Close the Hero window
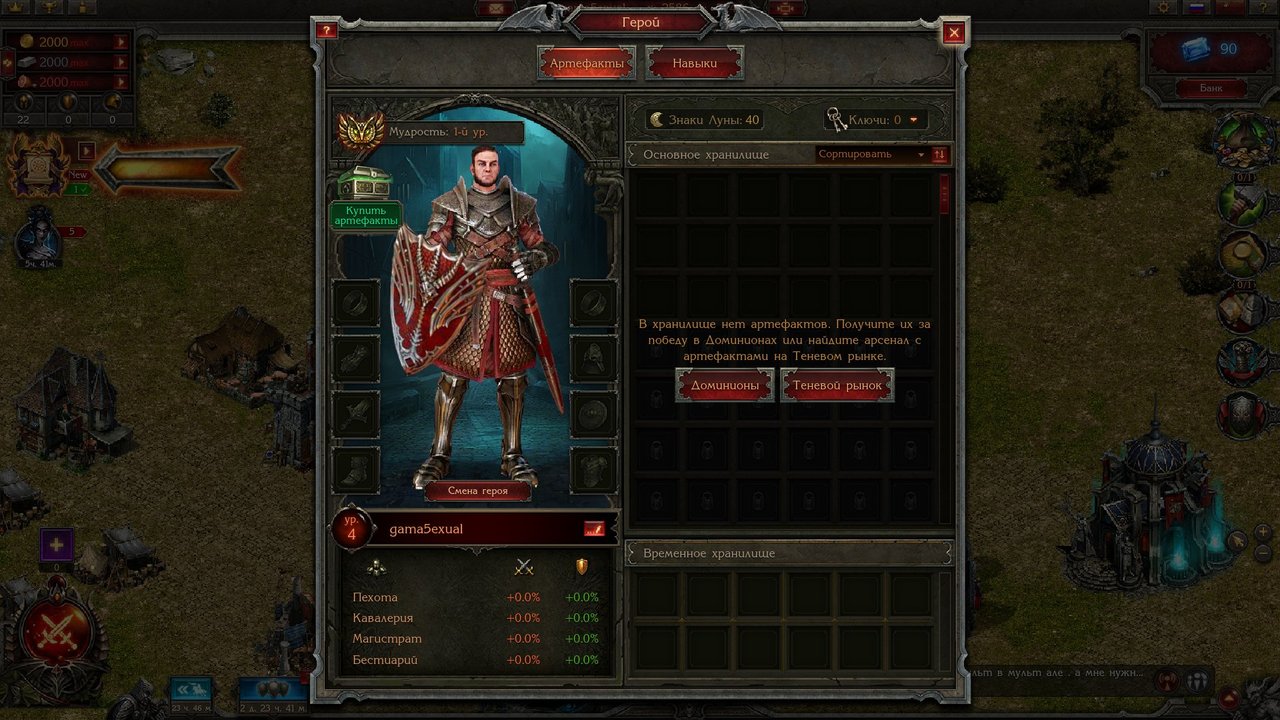The width and height of the screenshot is (1280, 720). 954,33
